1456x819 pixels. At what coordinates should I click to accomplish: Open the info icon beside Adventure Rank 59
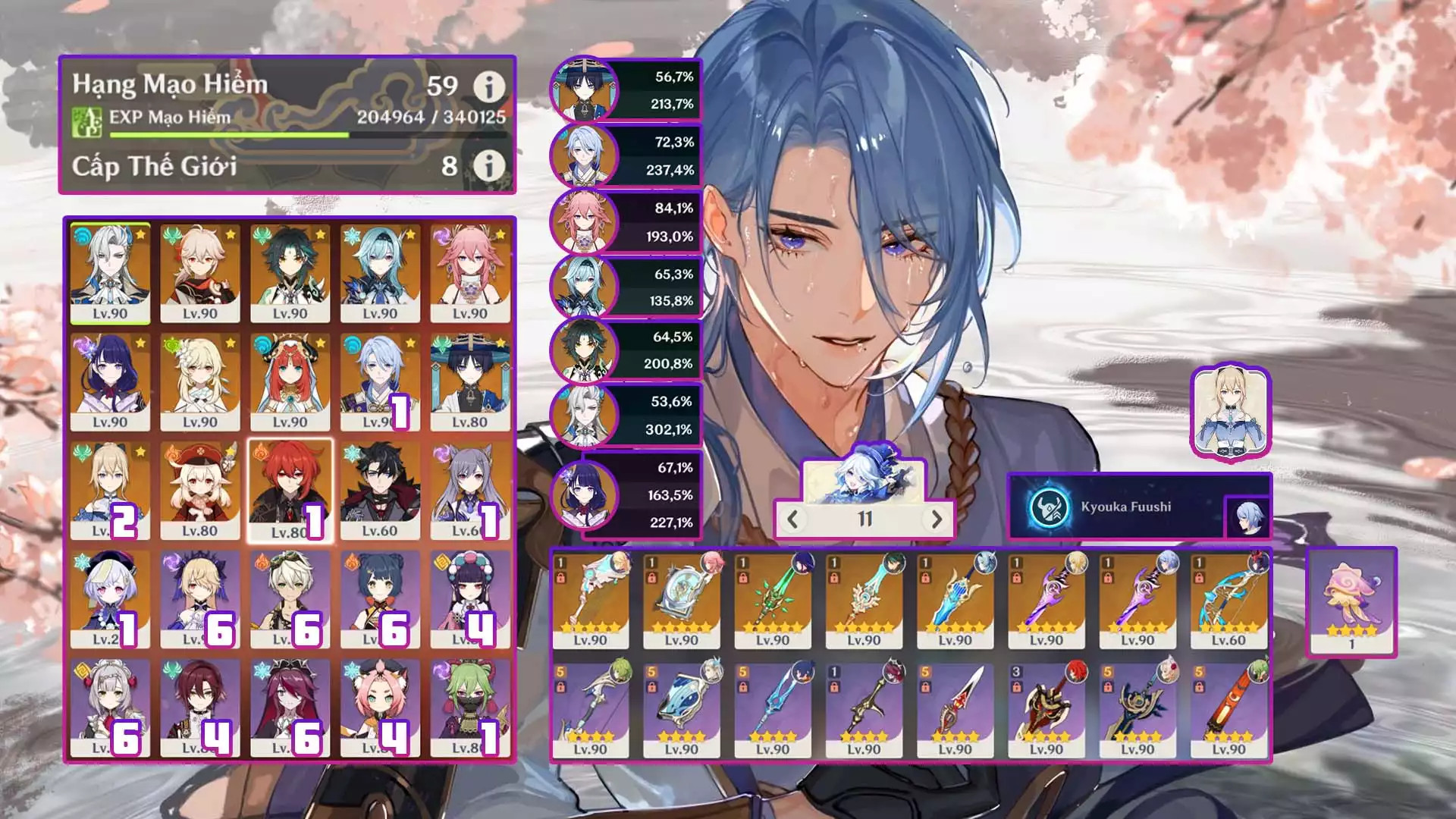(489, 87)
